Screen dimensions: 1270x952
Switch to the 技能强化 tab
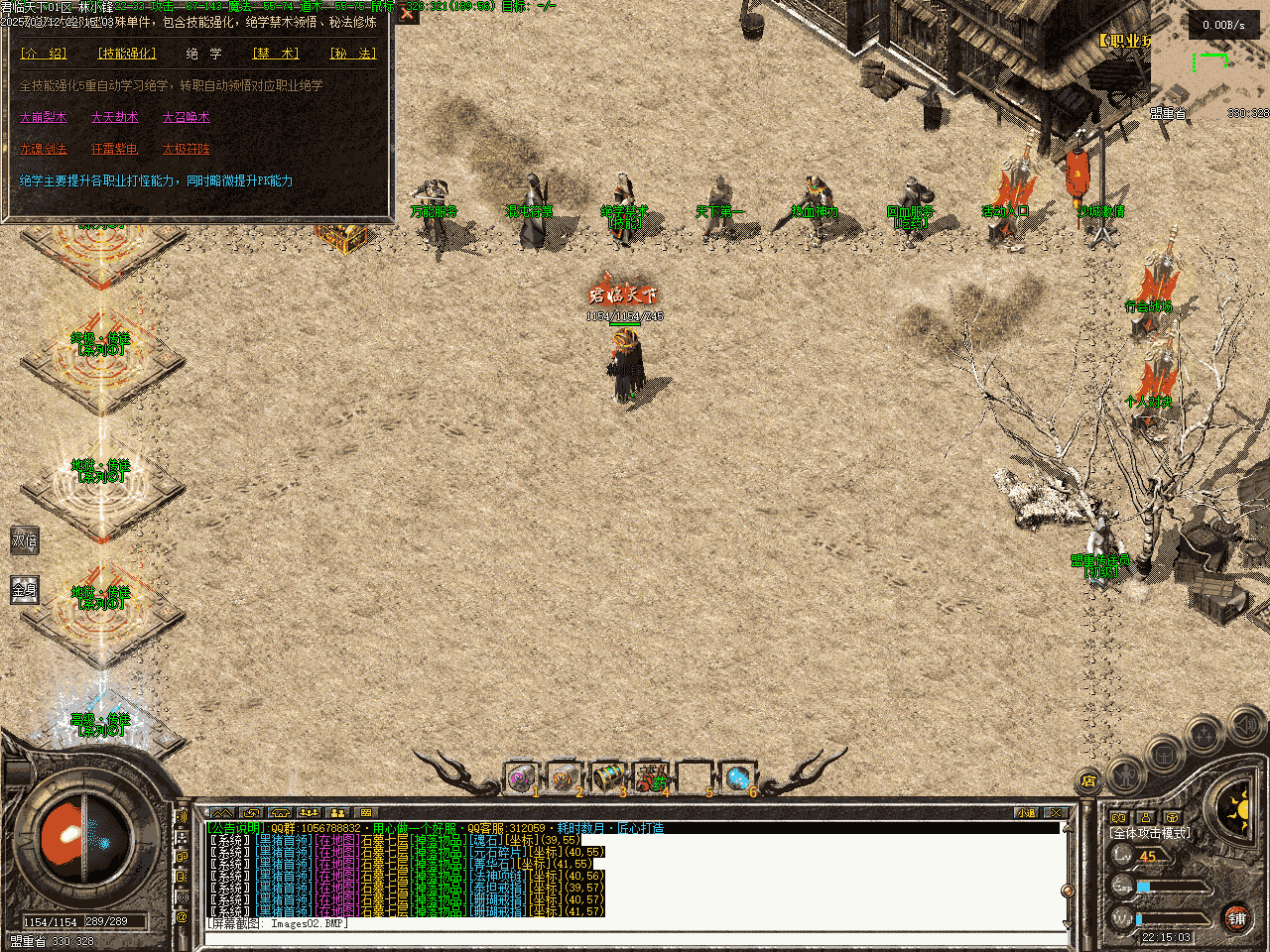pos(126,54)
